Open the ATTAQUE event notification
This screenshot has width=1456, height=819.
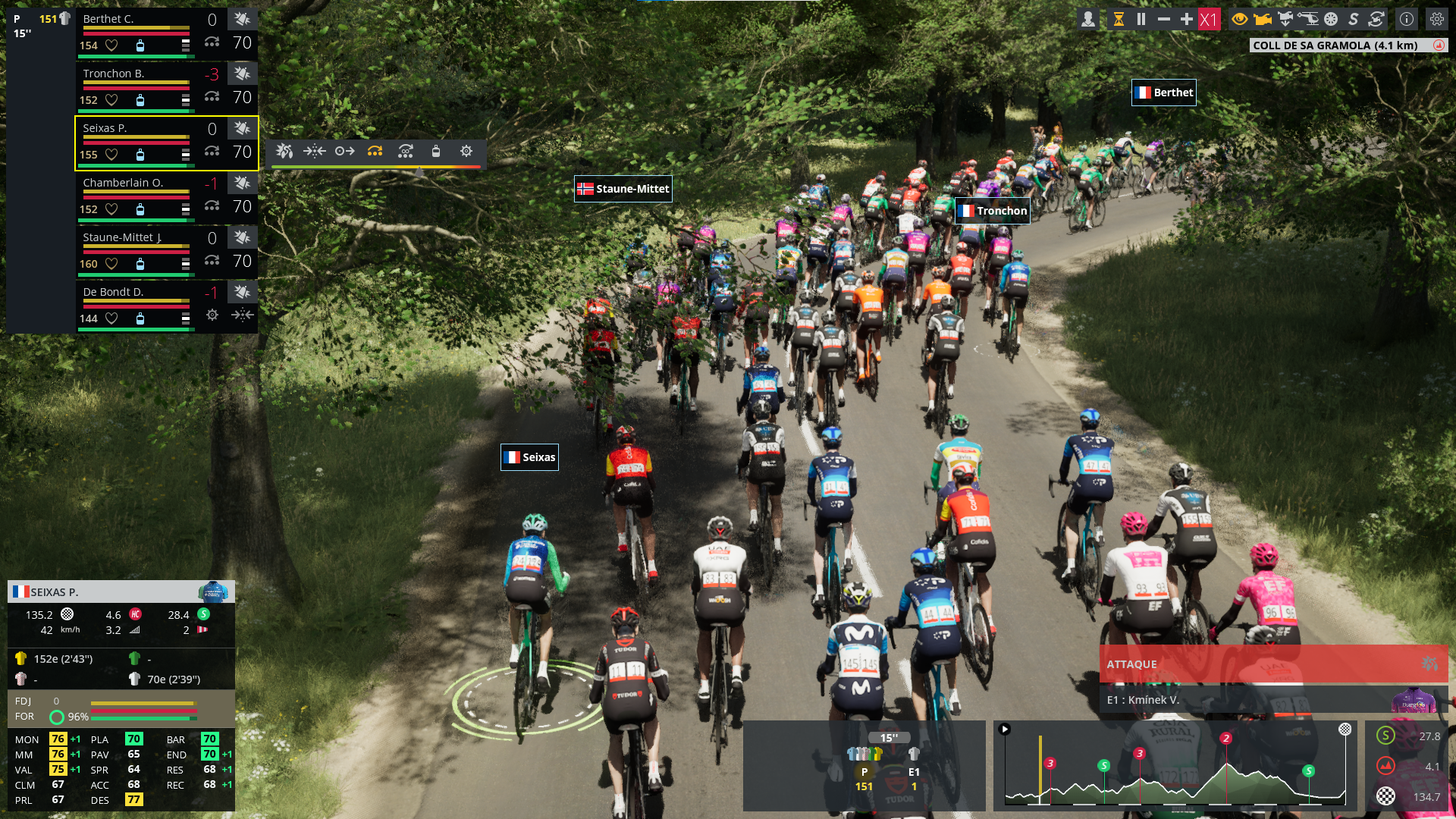tap(1272, 664)
